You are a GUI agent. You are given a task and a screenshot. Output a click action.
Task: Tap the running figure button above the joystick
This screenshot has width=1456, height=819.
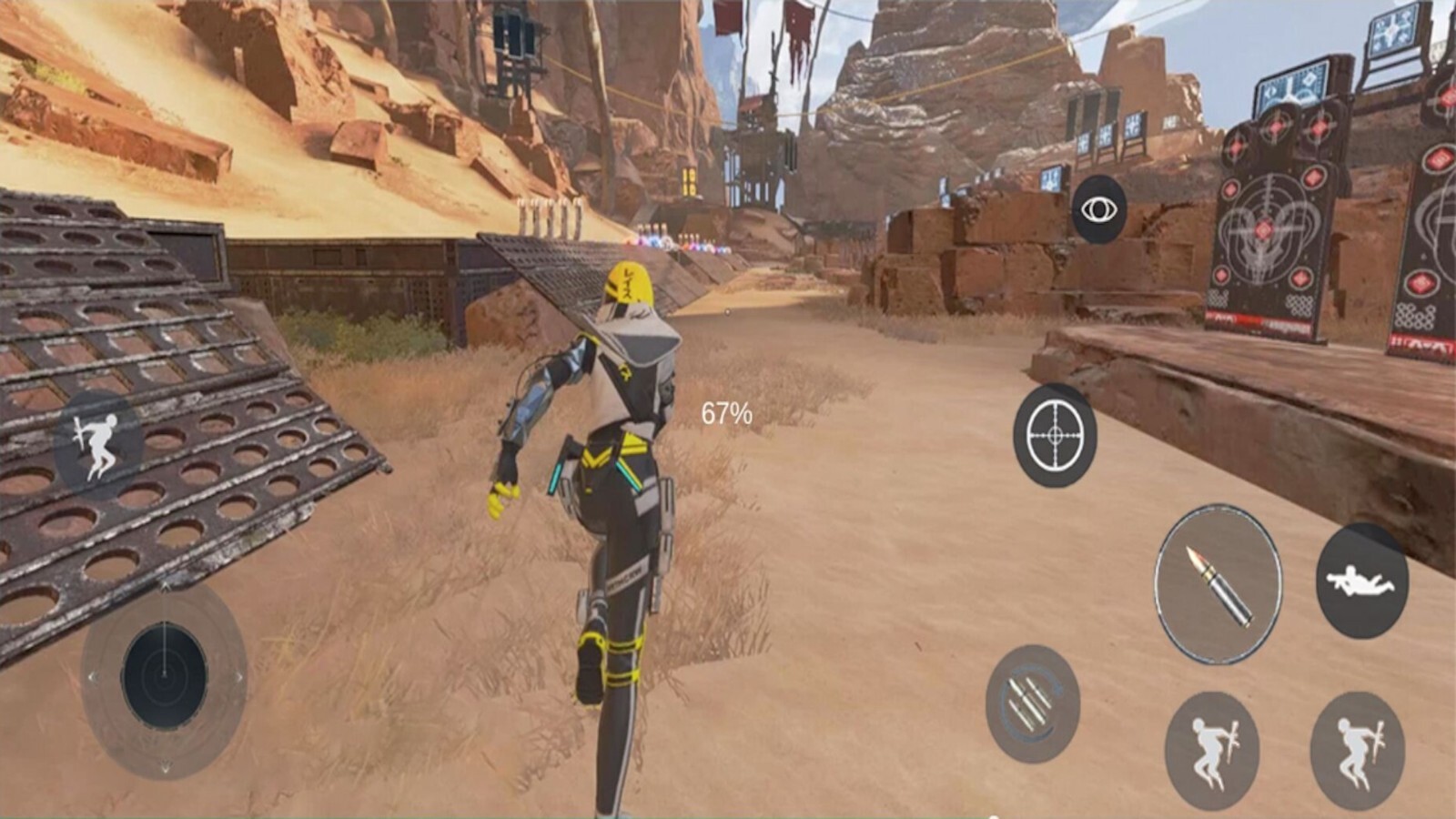tap(97, 446)
